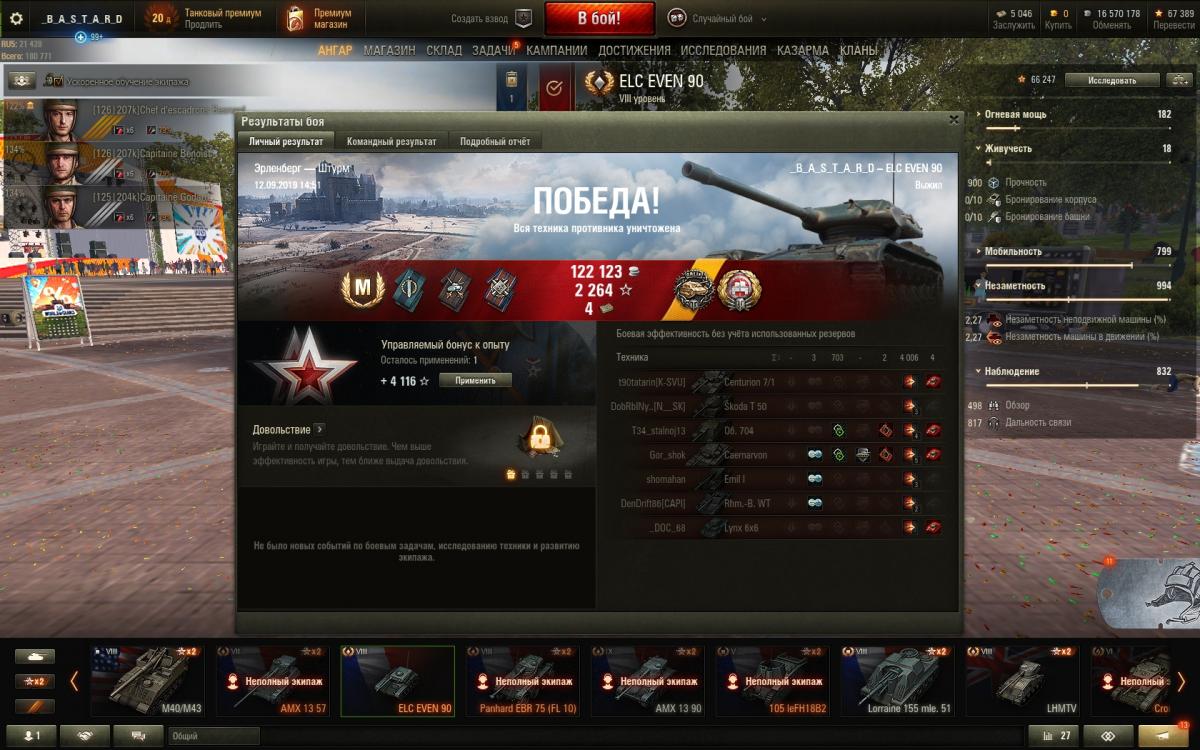This screenshot has width=1200, height=750.
Task: Open the МАГАЗИН menu
Action: pos(389,50)
